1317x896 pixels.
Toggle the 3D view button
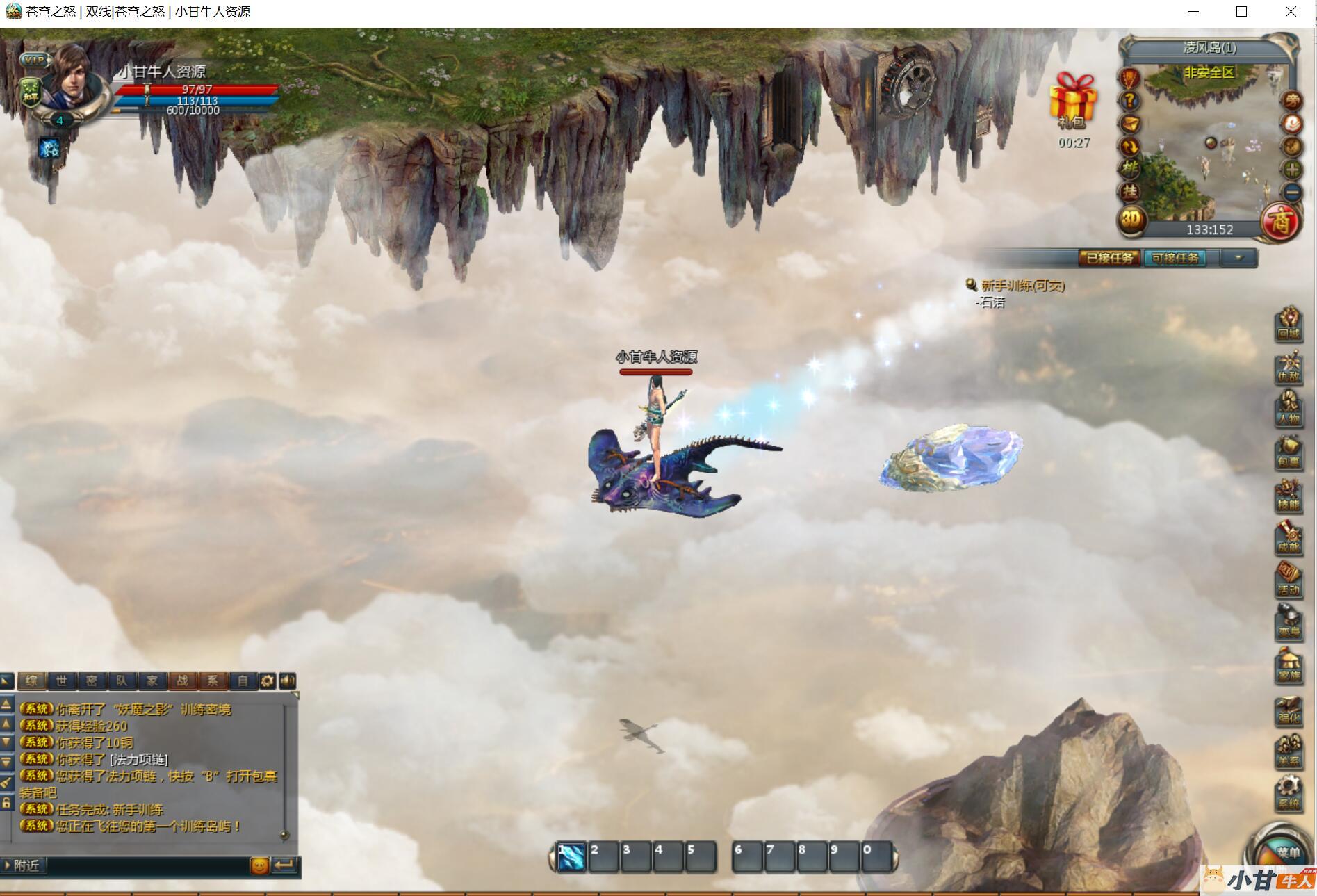(1131, 220)
